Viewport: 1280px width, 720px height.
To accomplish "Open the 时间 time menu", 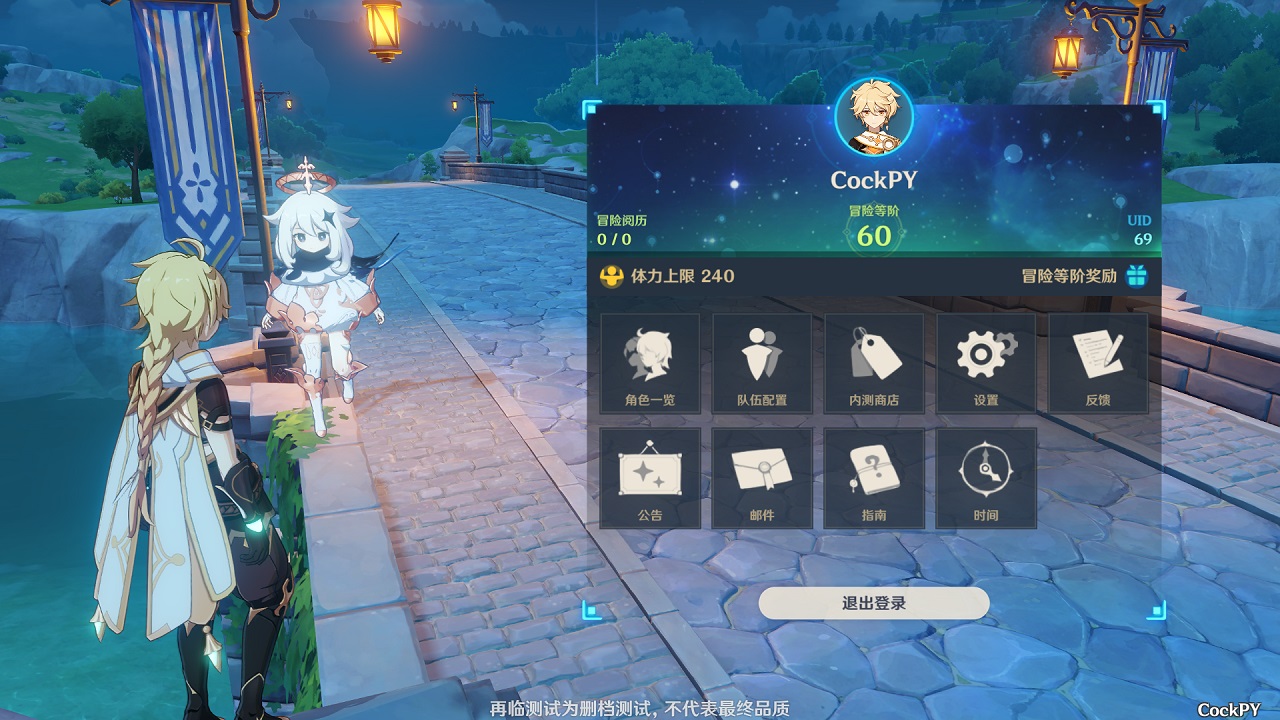I will pyautogui.click(x=986, y=478).
